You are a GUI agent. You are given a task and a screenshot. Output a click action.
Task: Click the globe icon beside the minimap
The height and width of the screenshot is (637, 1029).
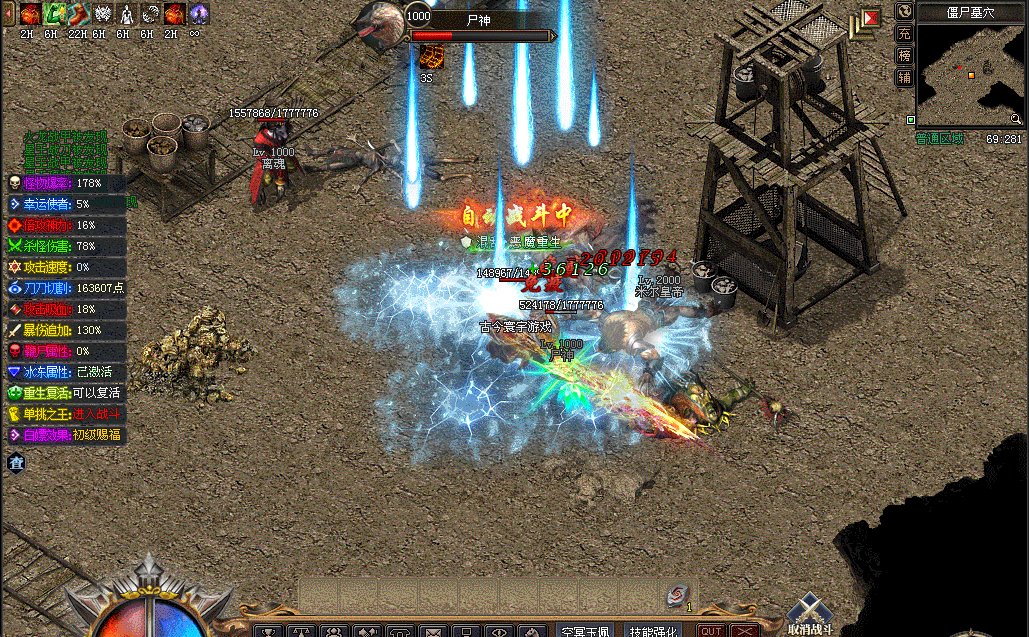[904, 11]
